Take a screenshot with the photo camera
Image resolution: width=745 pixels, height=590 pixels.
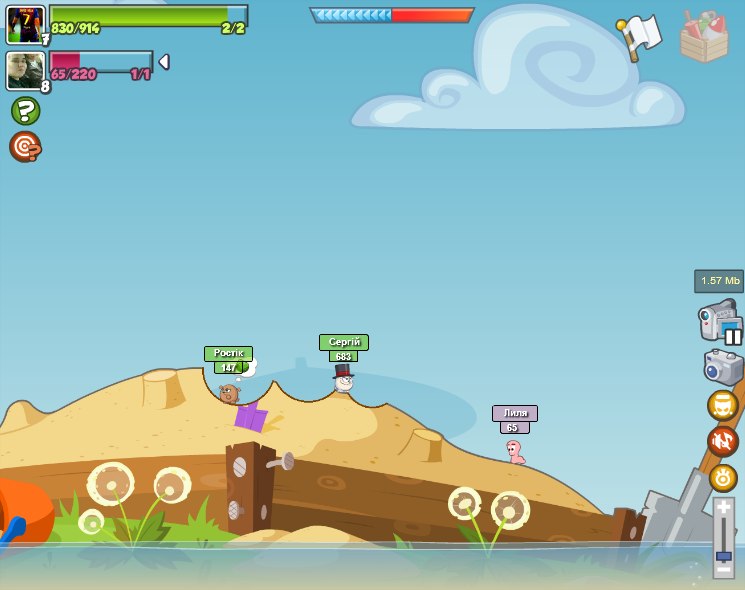coord(723,367)
